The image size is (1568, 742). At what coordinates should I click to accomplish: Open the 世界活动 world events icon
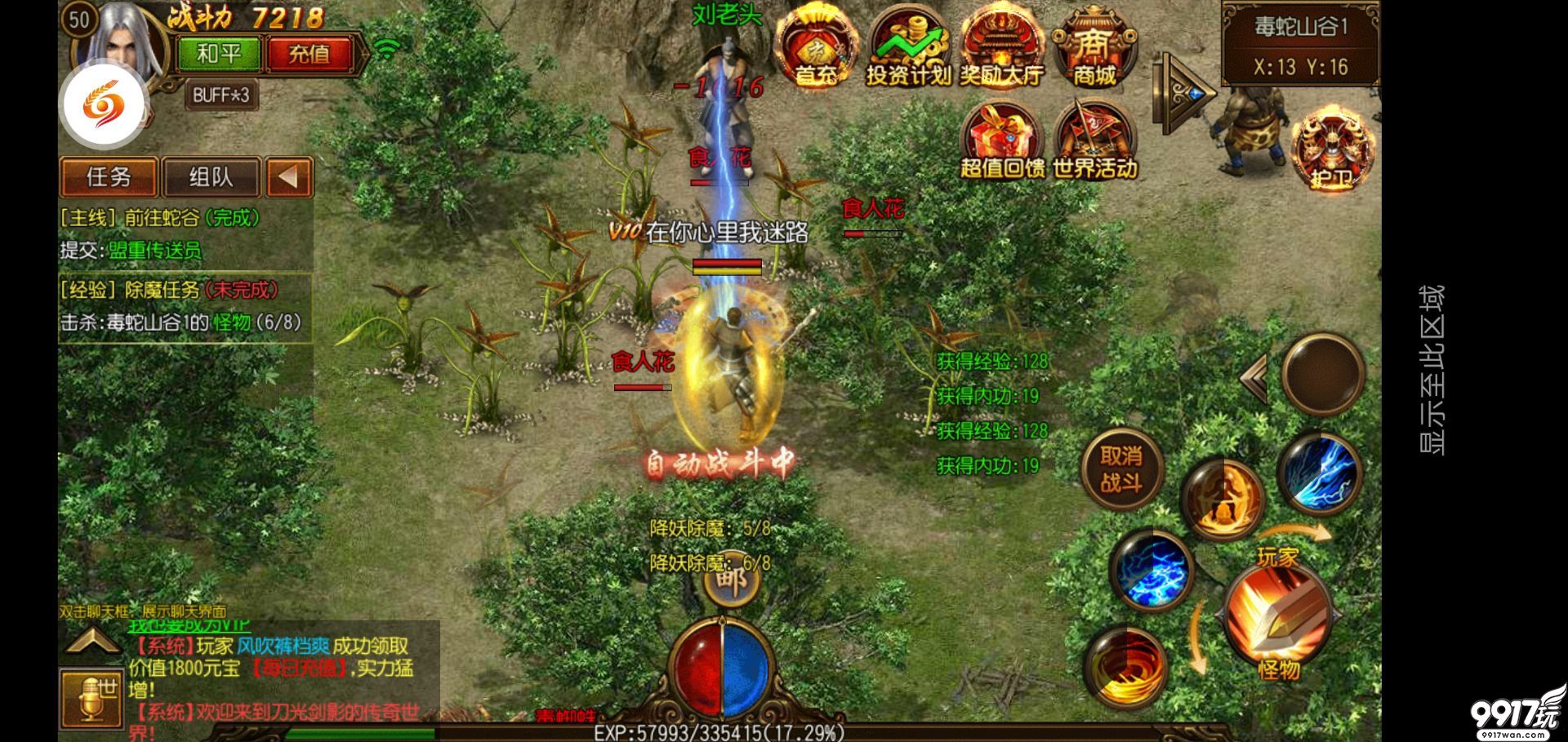(x=1094, y=140)
